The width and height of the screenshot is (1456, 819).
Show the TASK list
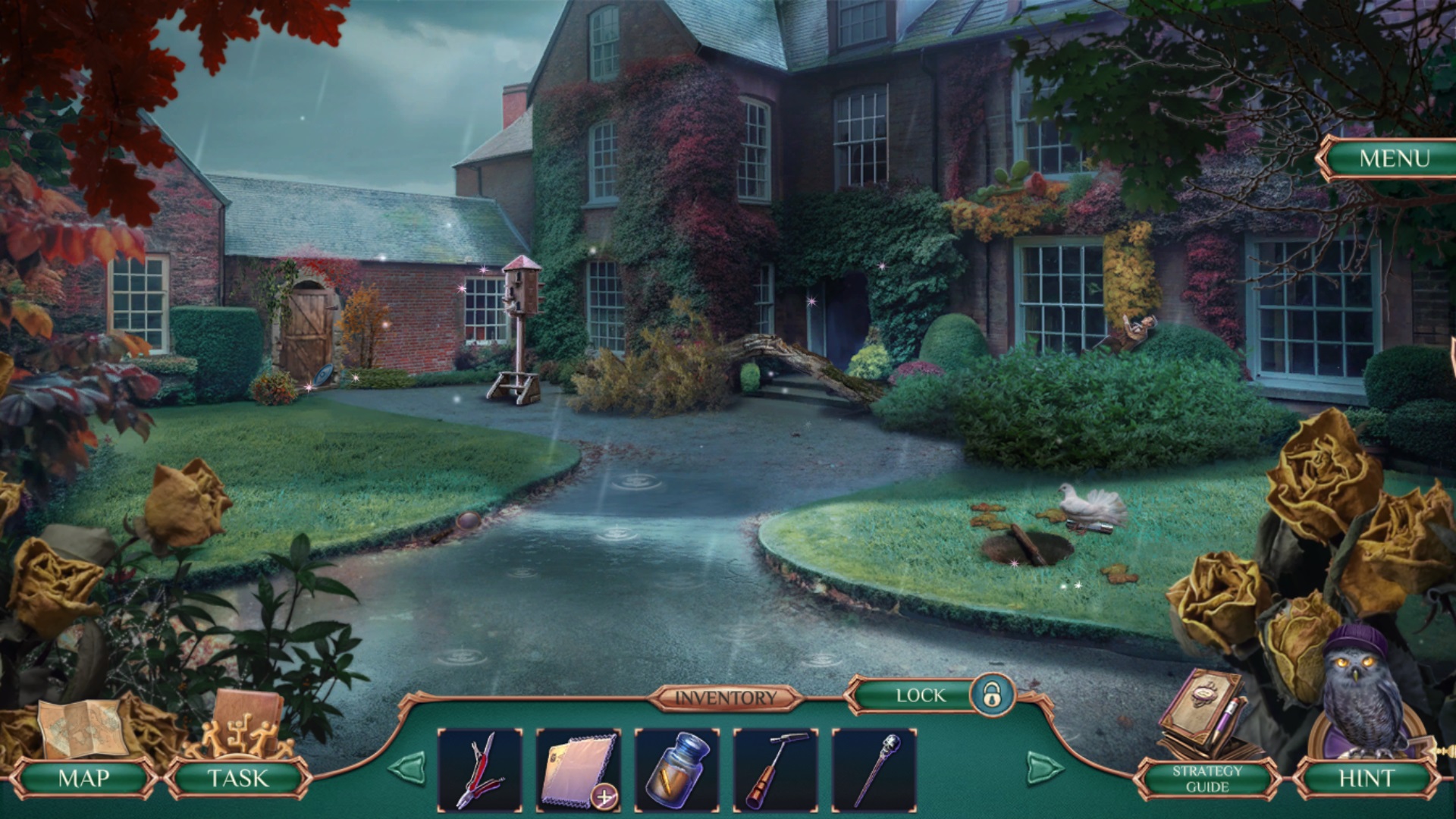(x=237, y=778)
